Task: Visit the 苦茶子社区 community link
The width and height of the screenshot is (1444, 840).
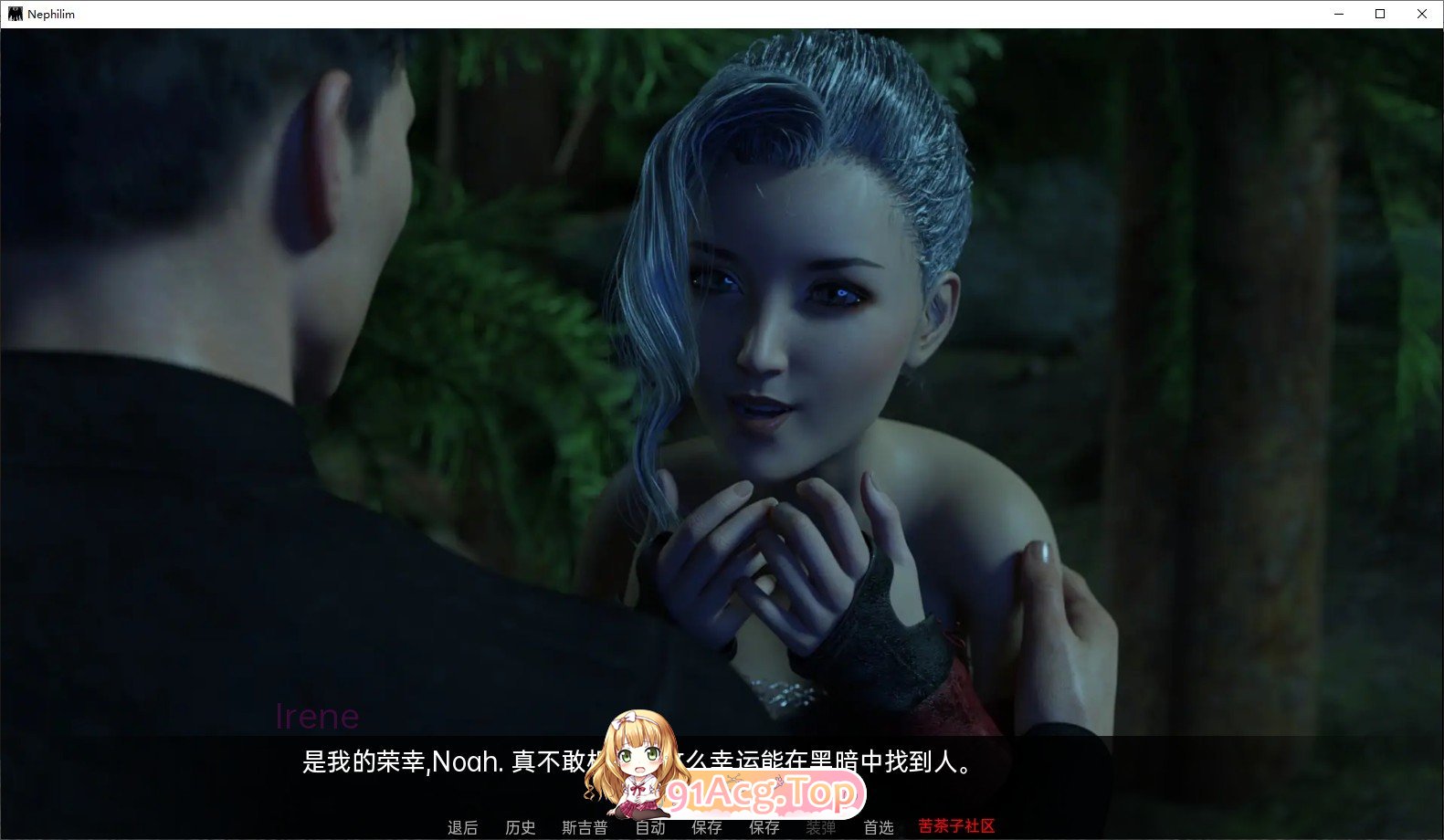Action: coord(955,827)
